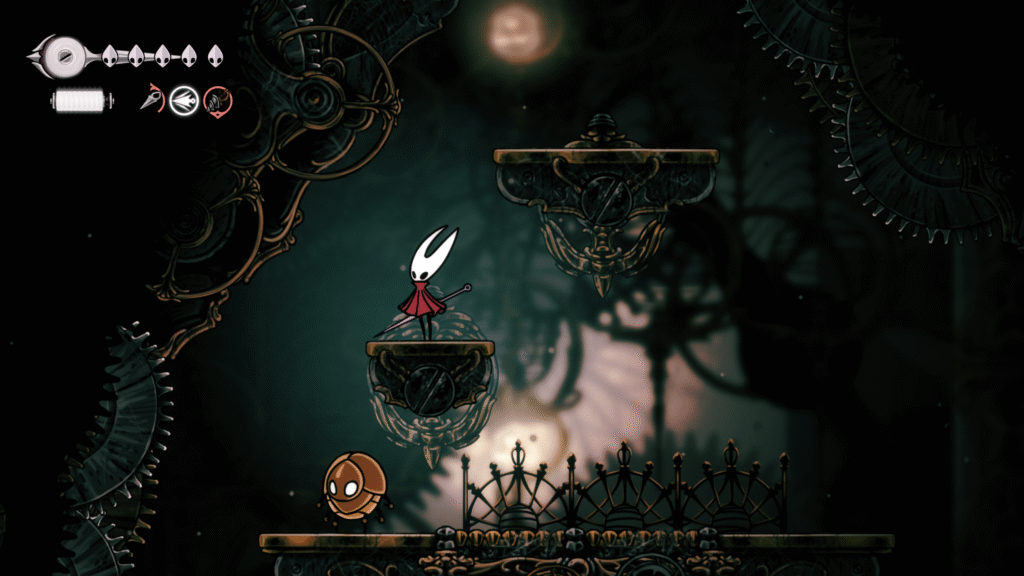
Task: Select the throwing dagger tool icon
Action: pos(152,99)
